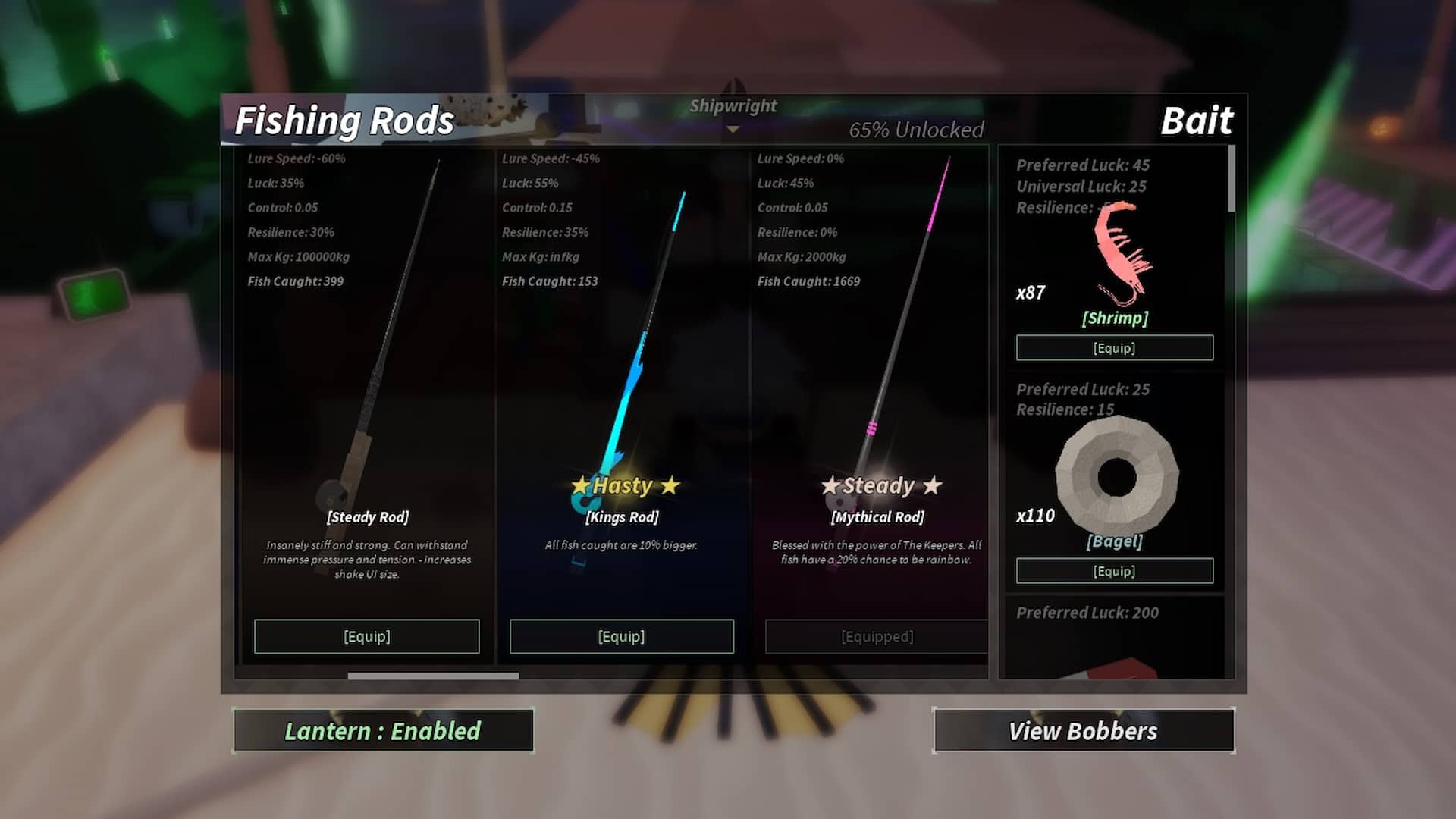Click Equipped on the Mythical Rod

point(876,636)
